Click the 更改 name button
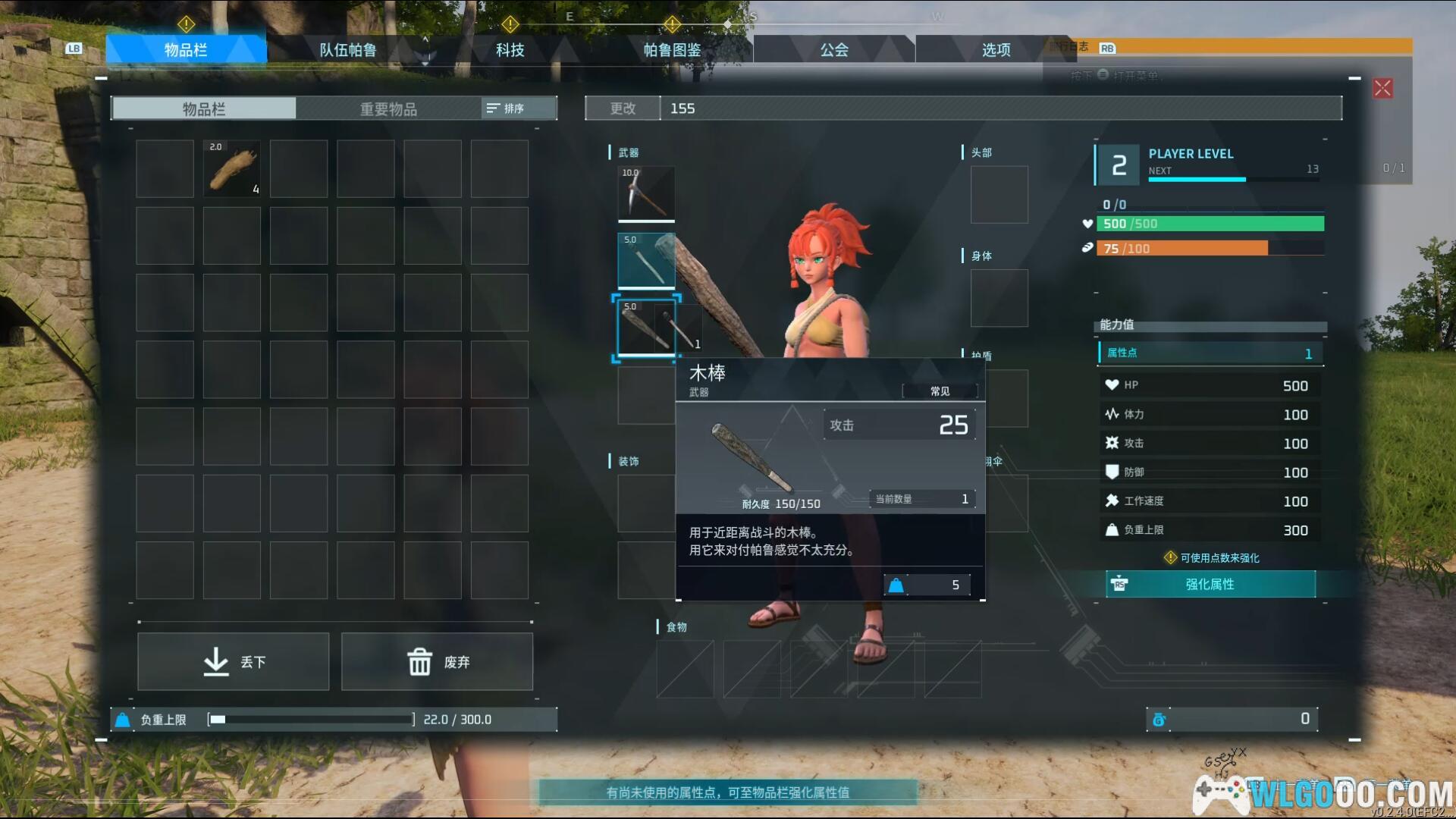The image size is (1456, 819). click(623, 108)
